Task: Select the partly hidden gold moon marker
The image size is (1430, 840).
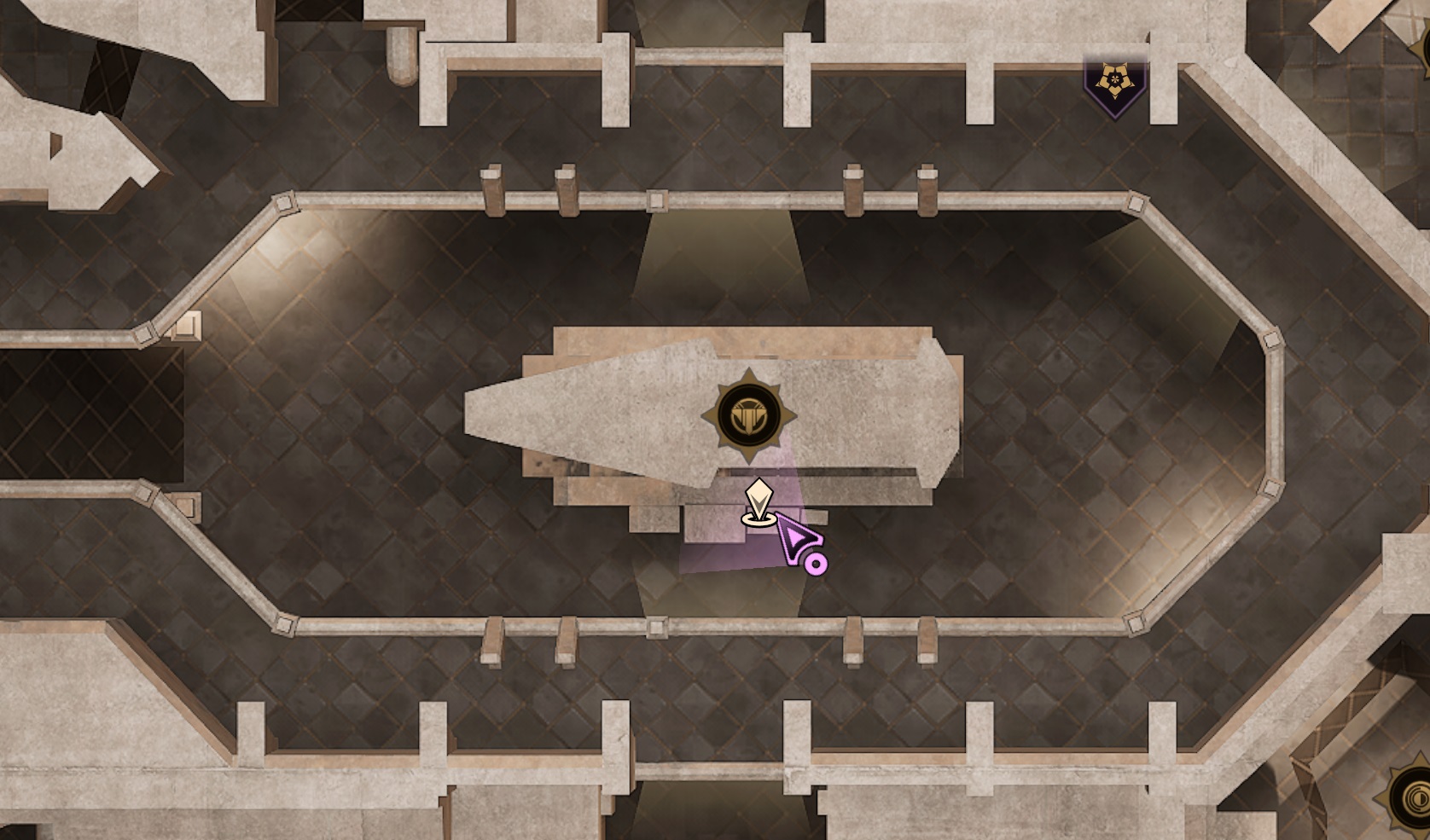Action: click(x=1410, y=798)
